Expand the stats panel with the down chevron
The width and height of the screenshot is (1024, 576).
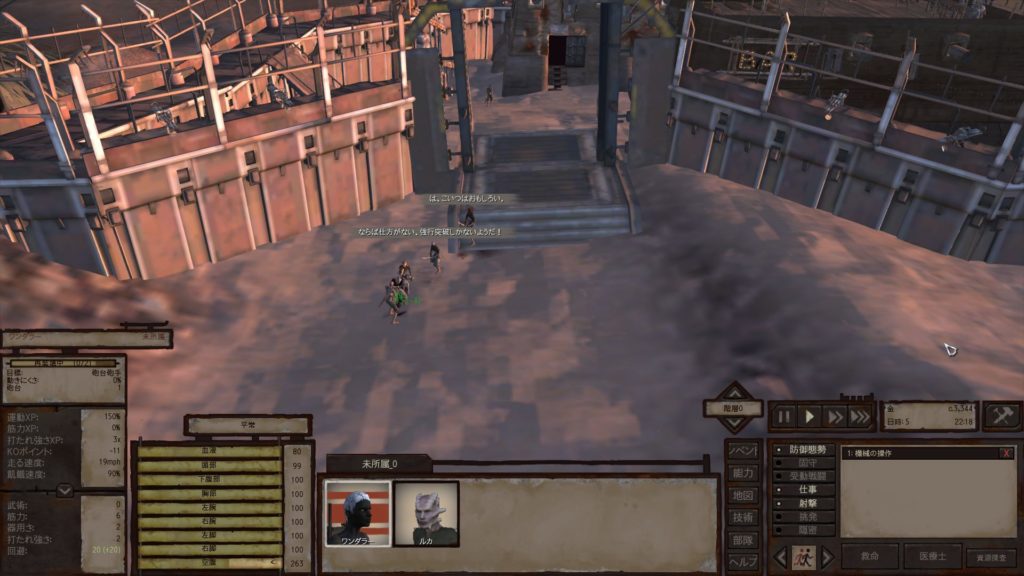point(64,490)
